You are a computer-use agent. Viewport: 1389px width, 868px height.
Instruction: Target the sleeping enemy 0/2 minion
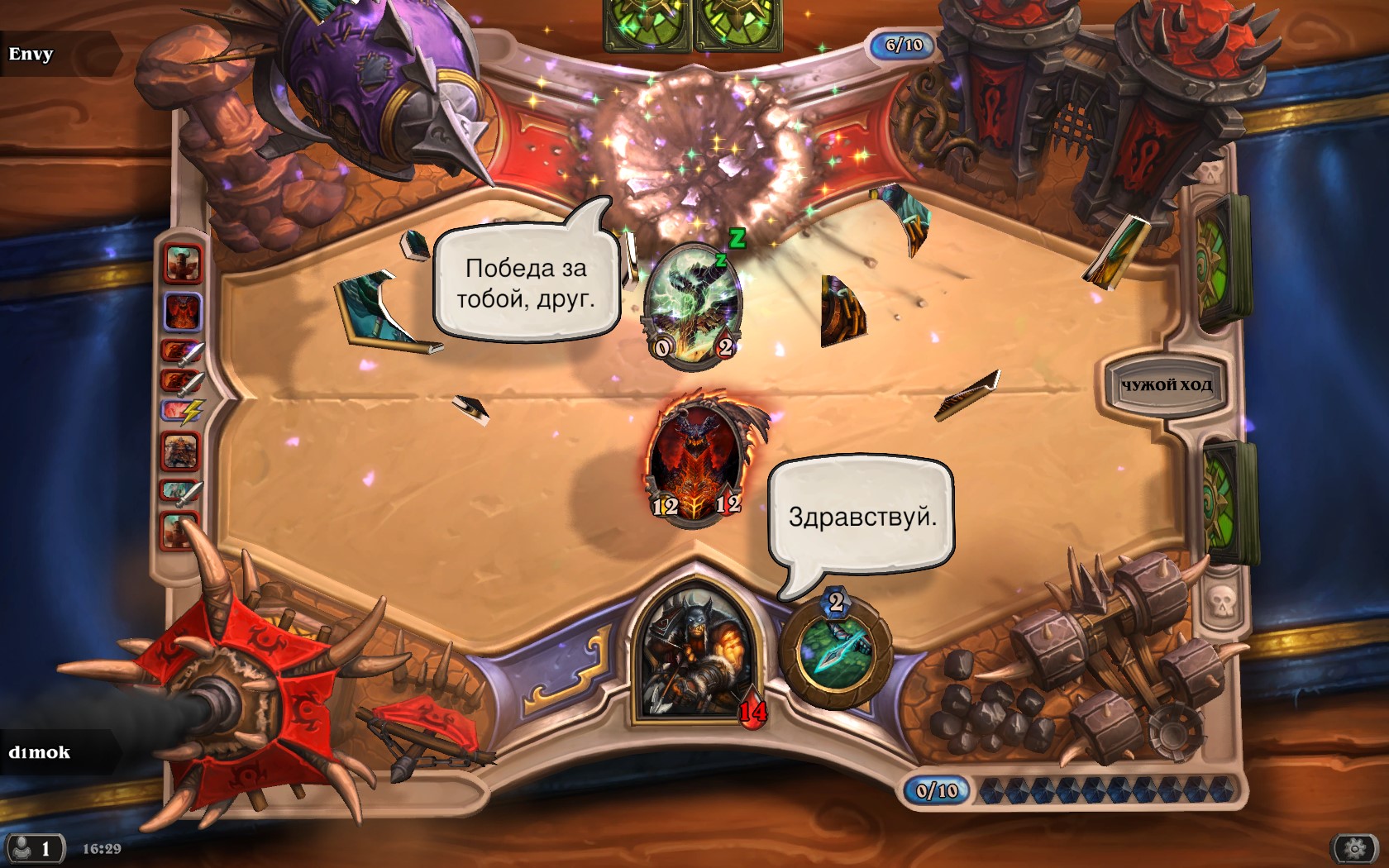click(693, 306)
